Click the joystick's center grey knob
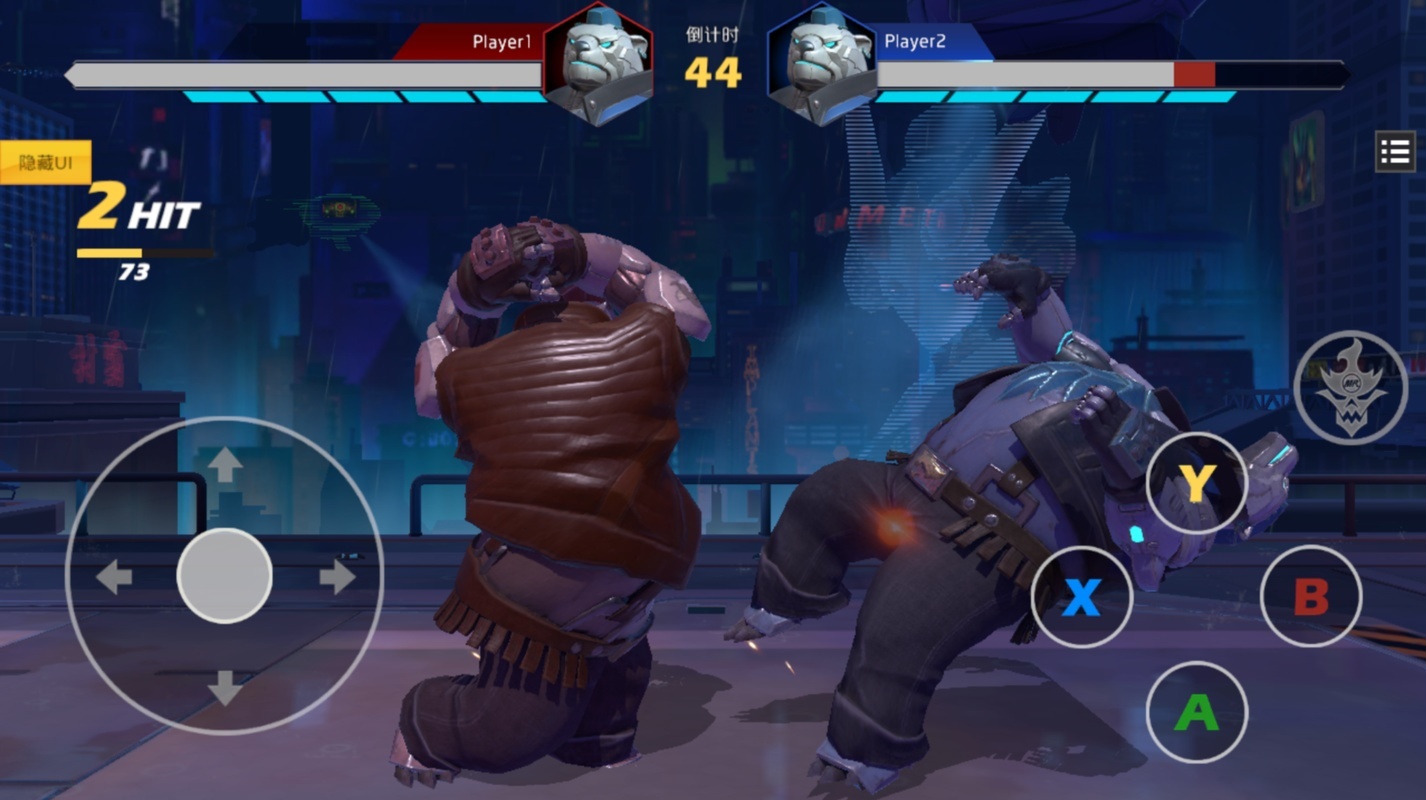Screen dimensions: 1426x800 click(x=224, y=576)
